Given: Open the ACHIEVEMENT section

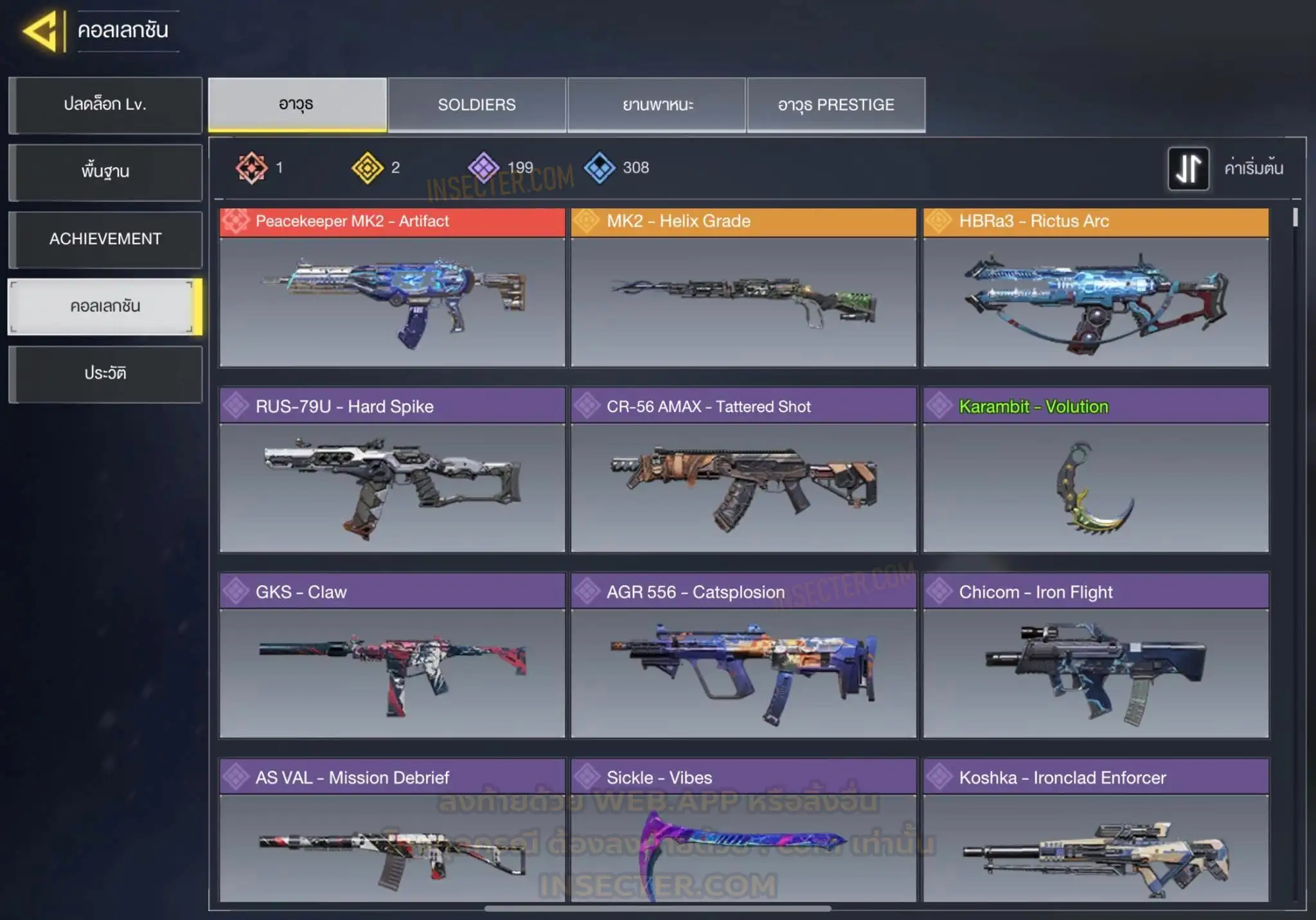Looking at the screenshot, I should 105,239.
